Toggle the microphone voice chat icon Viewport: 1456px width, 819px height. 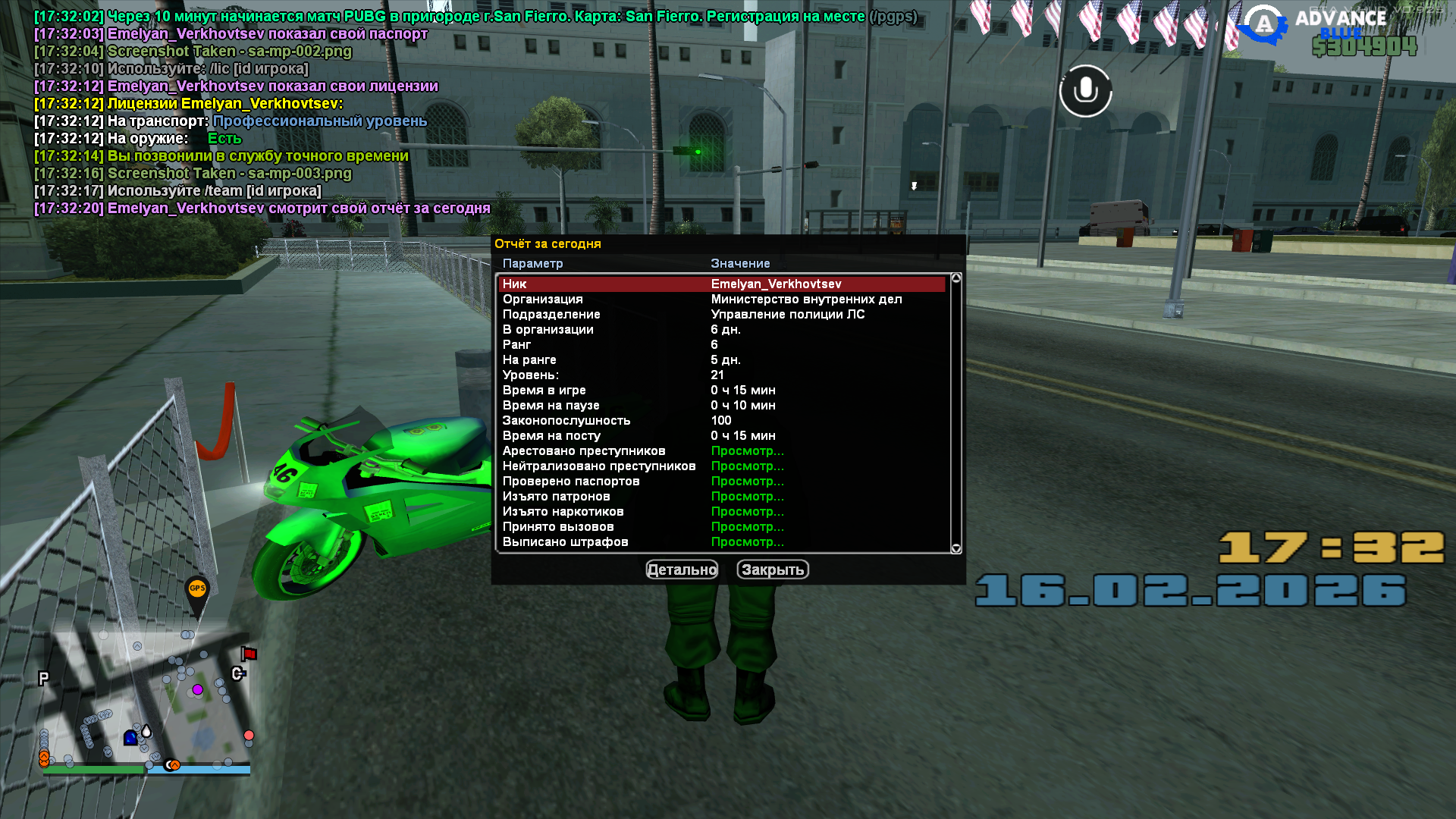[x=1085, y=91]
